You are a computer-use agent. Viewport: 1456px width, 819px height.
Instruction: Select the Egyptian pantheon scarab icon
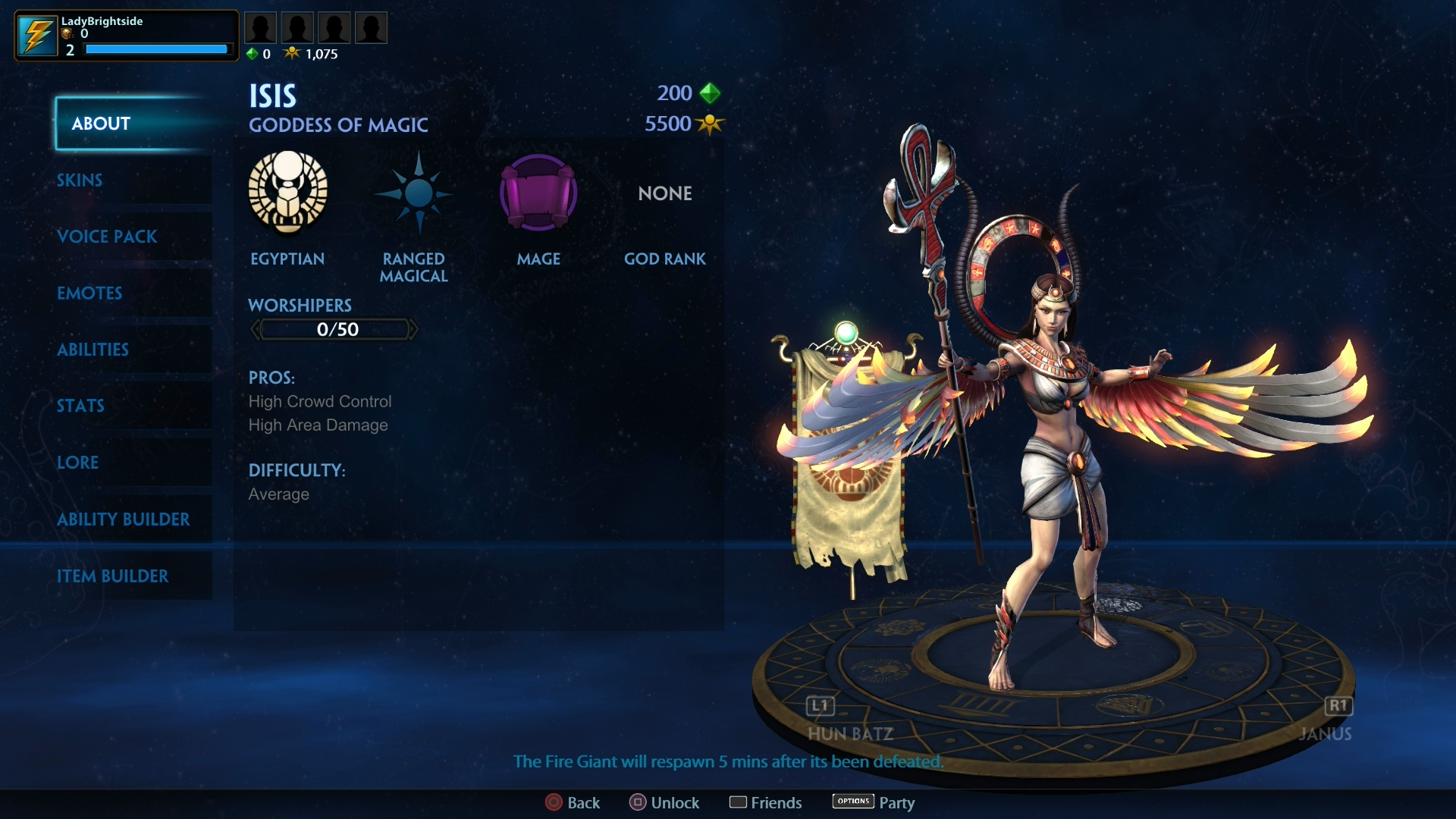287,194
